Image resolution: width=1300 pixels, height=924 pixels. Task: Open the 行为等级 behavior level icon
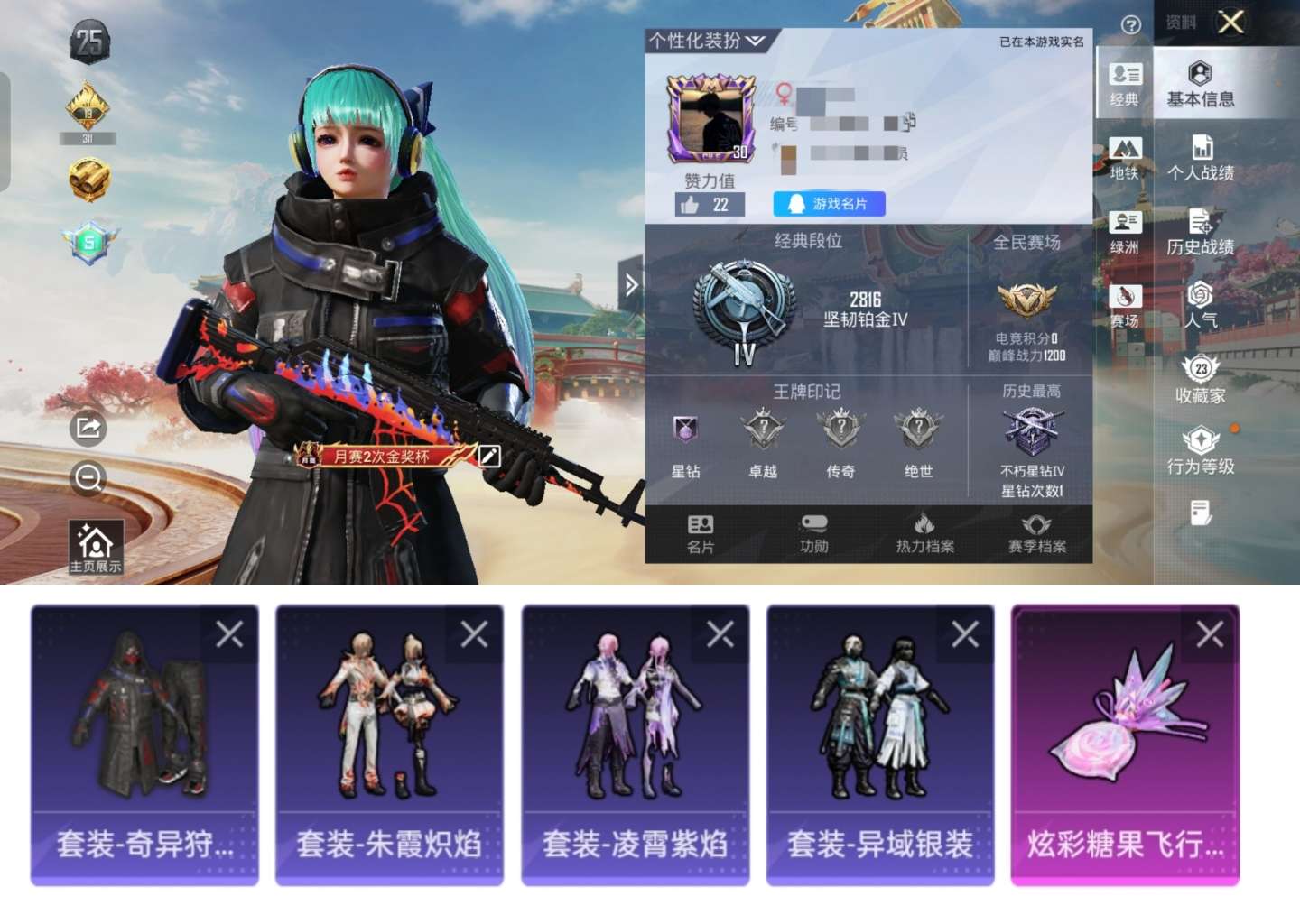click(1200, 449)
